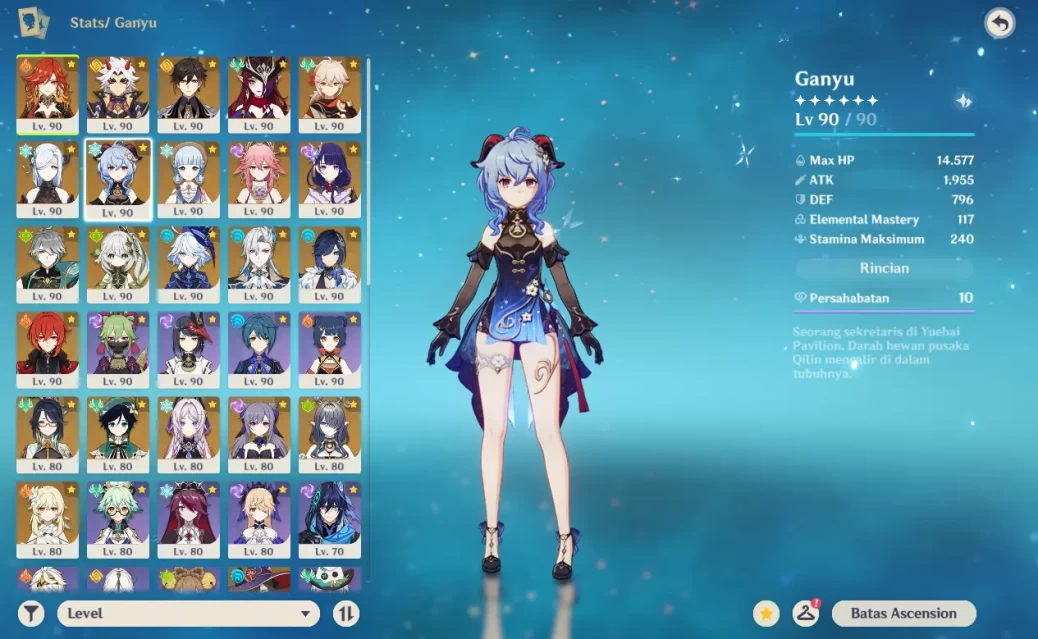The image size is (1038, 639).
Task: Open the Level sort dropdown
Action: point(188,613)
